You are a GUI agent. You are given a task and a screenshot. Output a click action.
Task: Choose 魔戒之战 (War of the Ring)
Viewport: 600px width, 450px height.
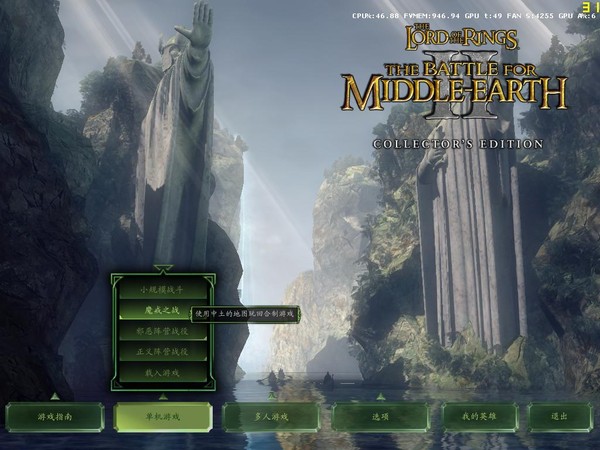pos(163,311)
